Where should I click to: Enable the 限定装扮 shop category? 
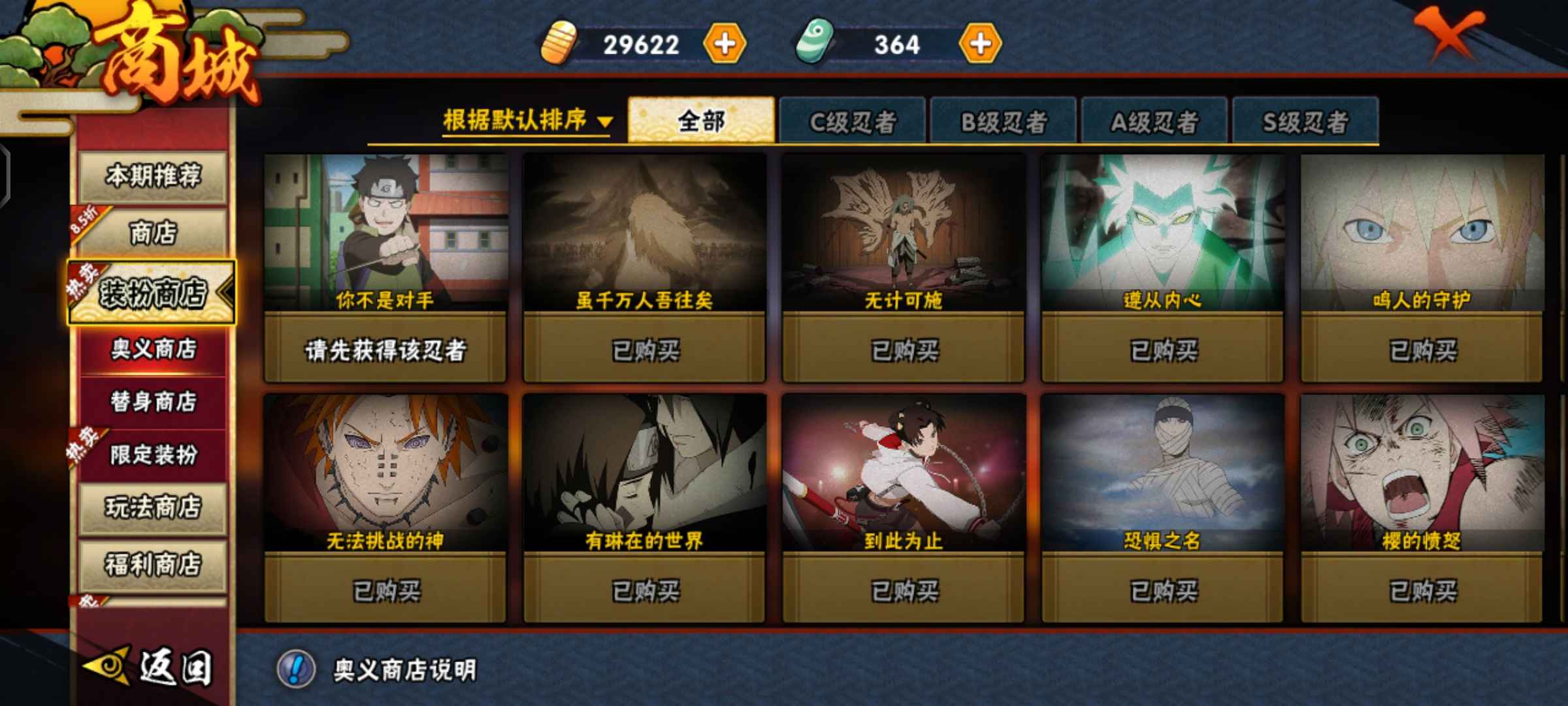pyautogui.click(x=152, y=455)
